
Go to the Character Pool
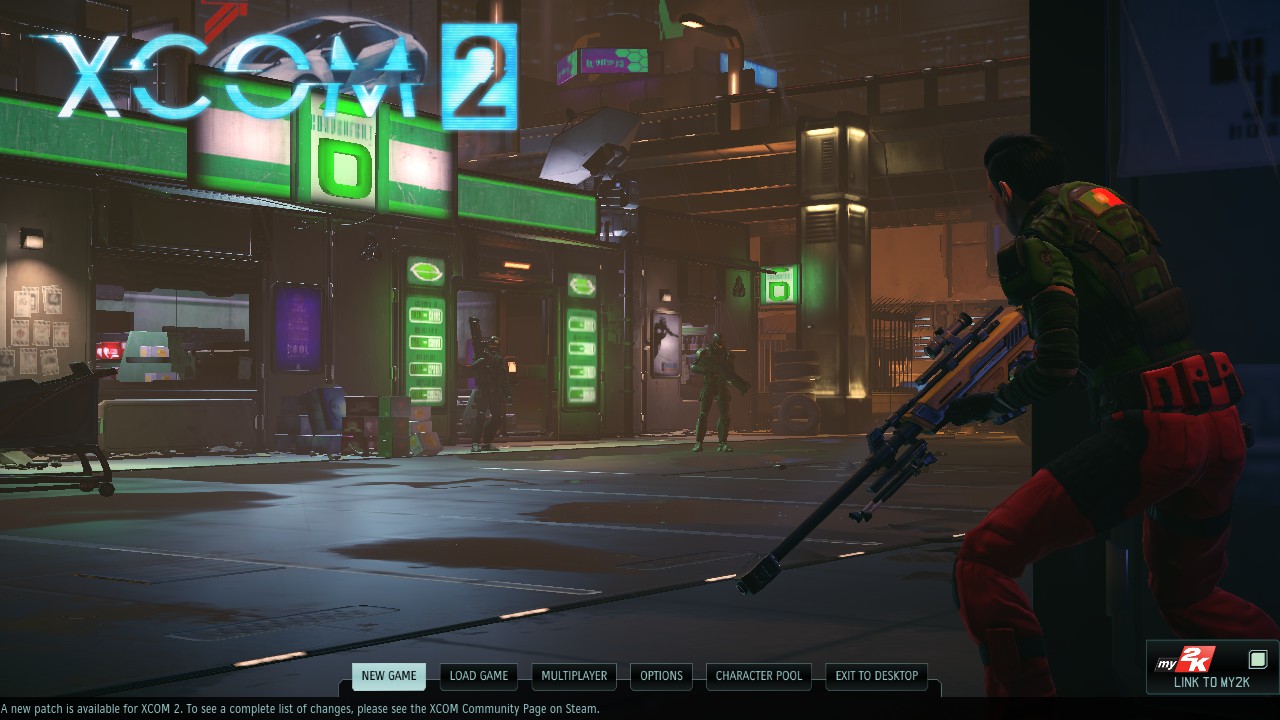pyautogui.click(x=759, y=676)
